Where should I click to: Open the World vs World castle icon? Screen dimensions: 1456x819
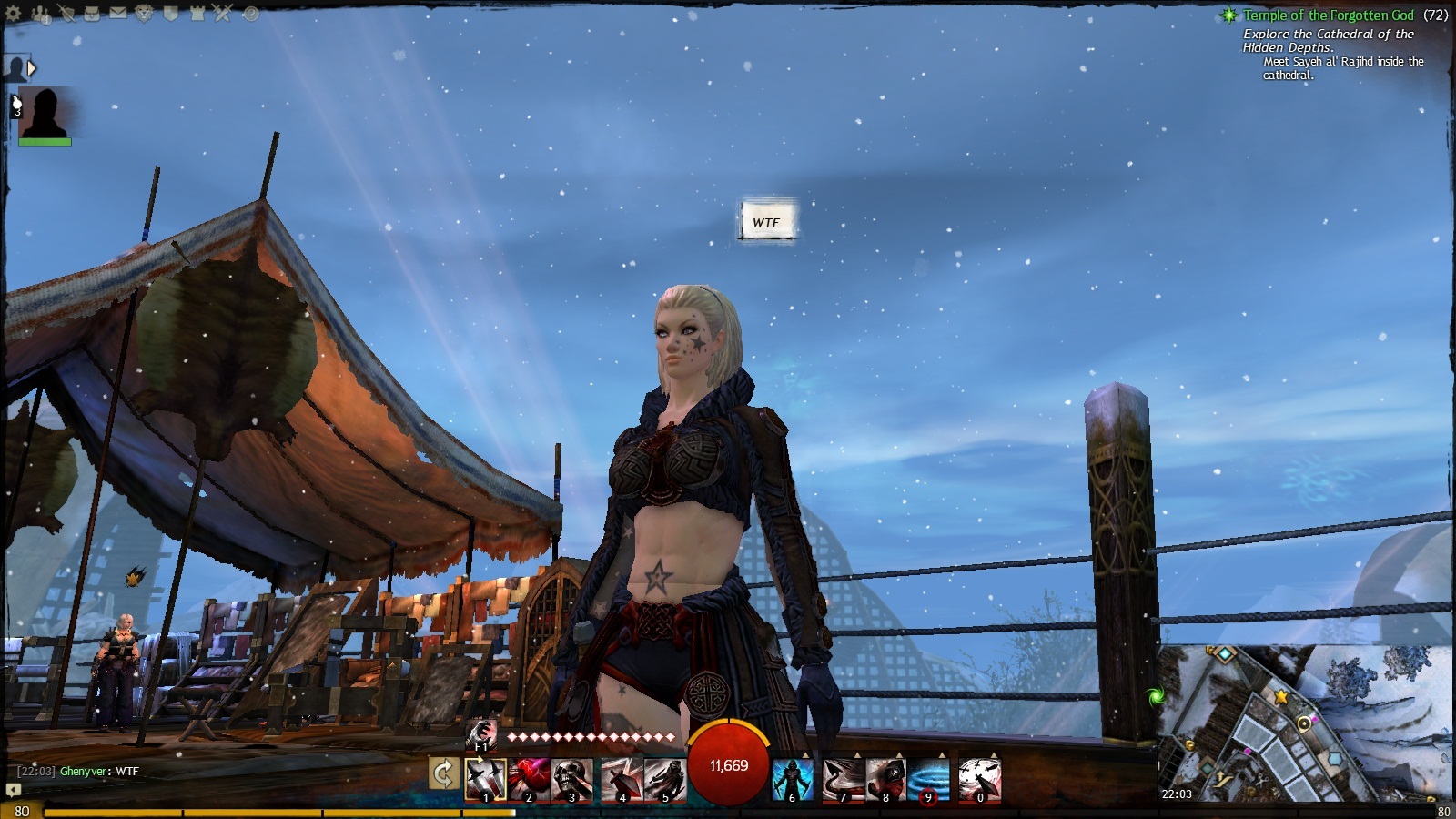(197, 14)
